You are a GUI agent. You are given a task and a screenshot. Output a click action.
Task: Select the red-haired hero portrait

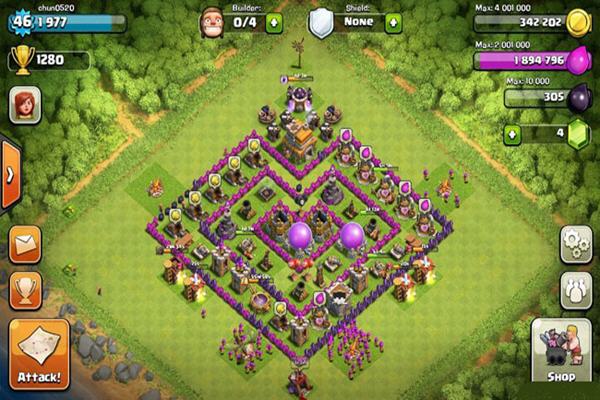pos(25,105)
